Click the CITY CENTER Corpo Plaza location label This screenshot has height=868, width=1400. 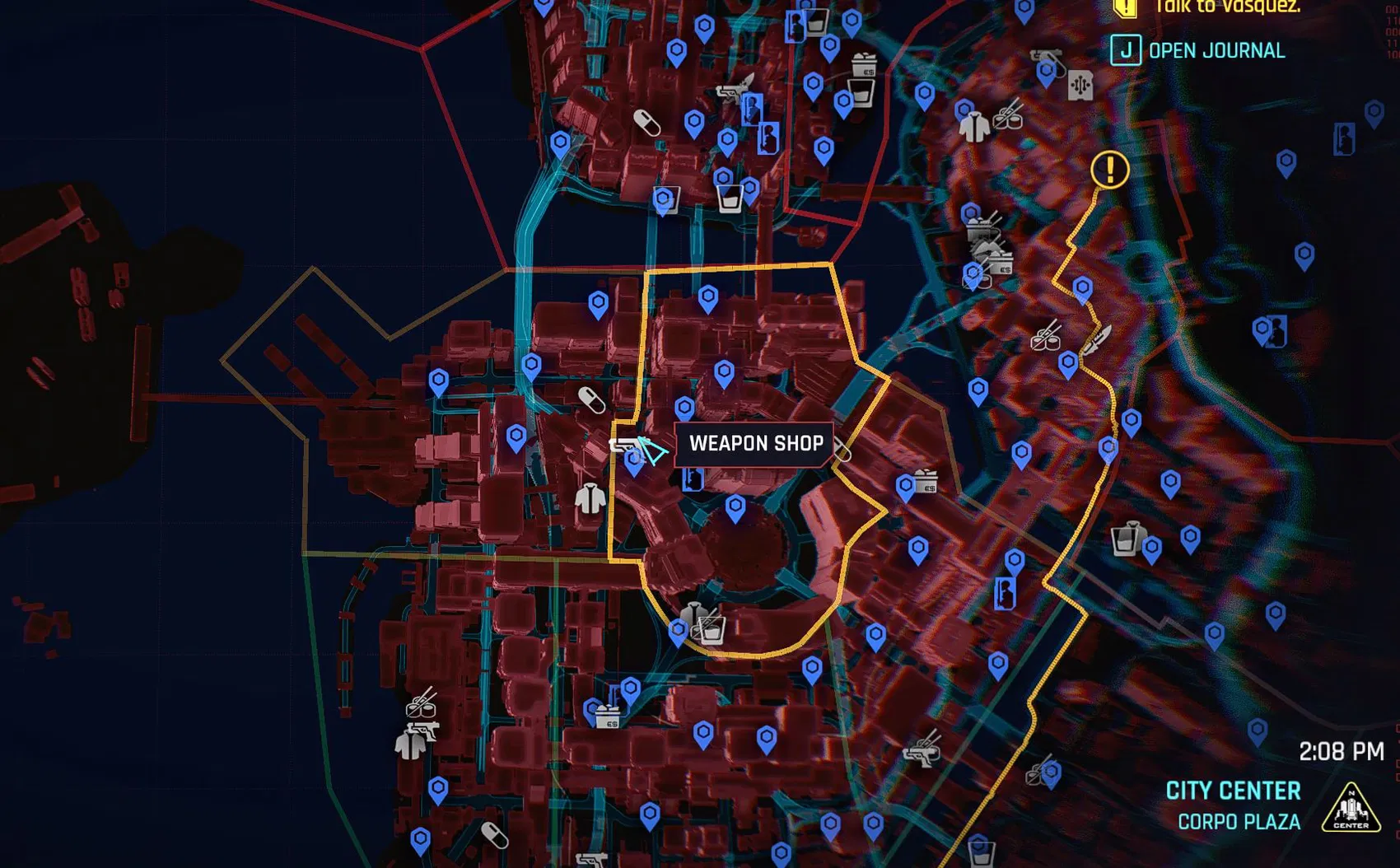[1233, 805]
